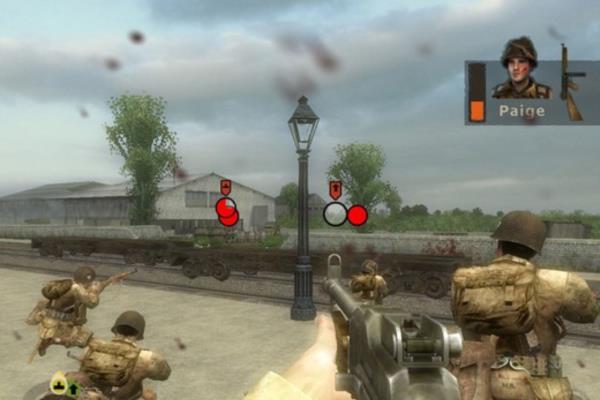Select Paige's squad portrait
Image resolution: width=600 pixels, height=400 pixels.
tap(520, 68)
